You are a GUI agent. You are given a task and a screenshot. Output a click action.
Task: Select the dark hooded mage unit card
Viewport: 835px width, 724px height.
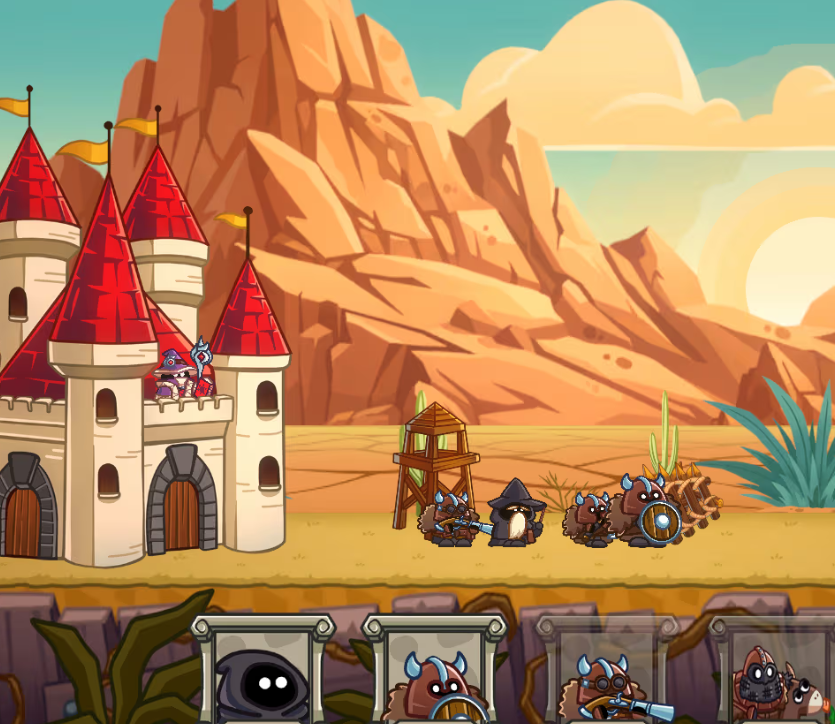click(263, 672)
